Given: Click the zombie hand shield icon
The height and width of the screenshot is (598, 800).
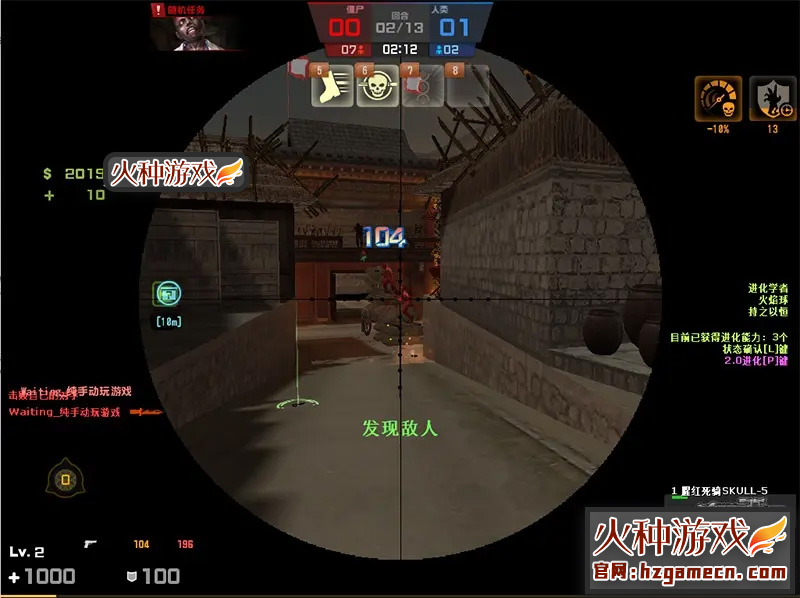Looking at the screenshot, I should 766,98.
